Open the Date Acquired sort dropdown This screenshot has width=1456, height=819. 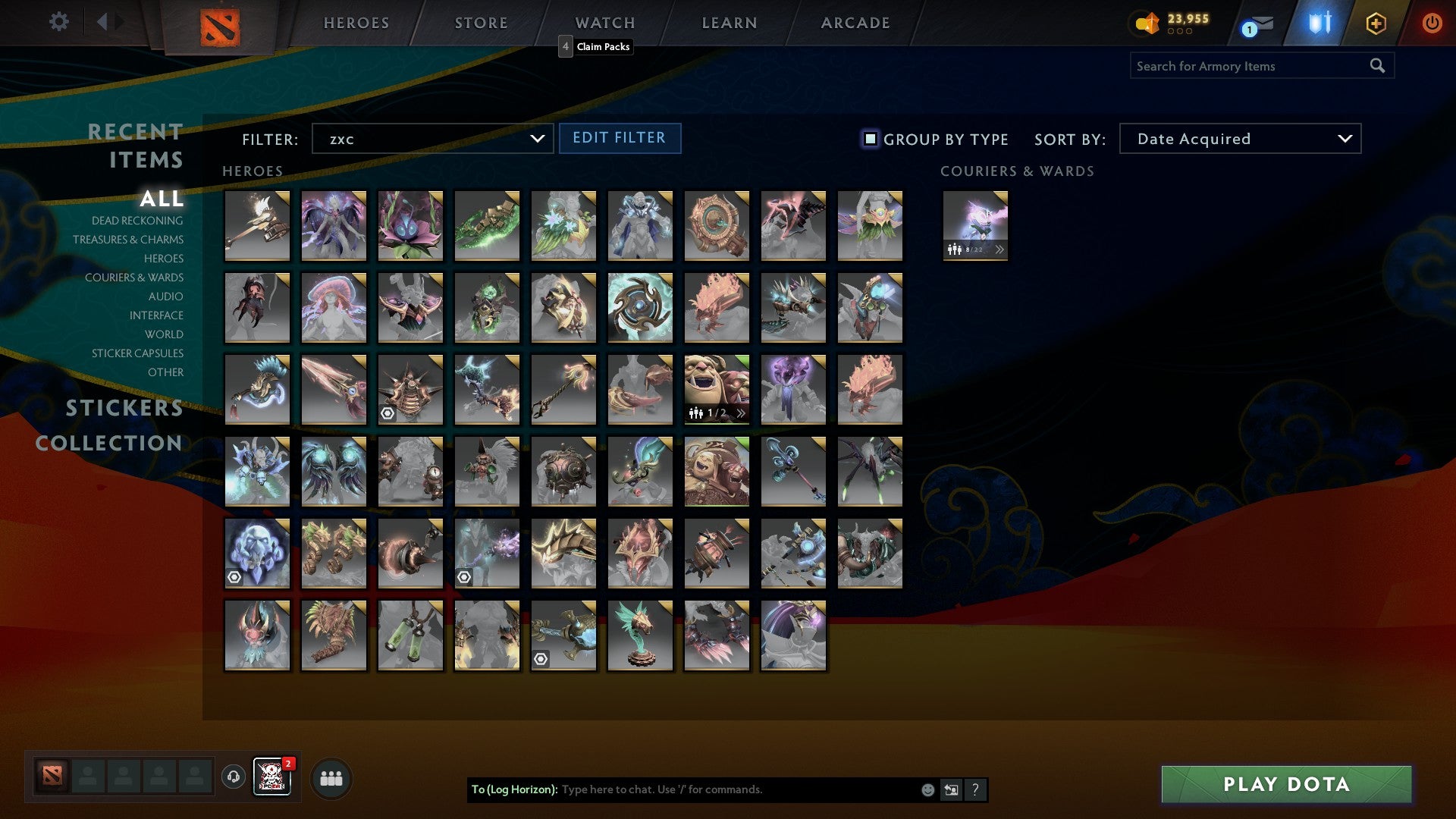tap(1239, 139)
